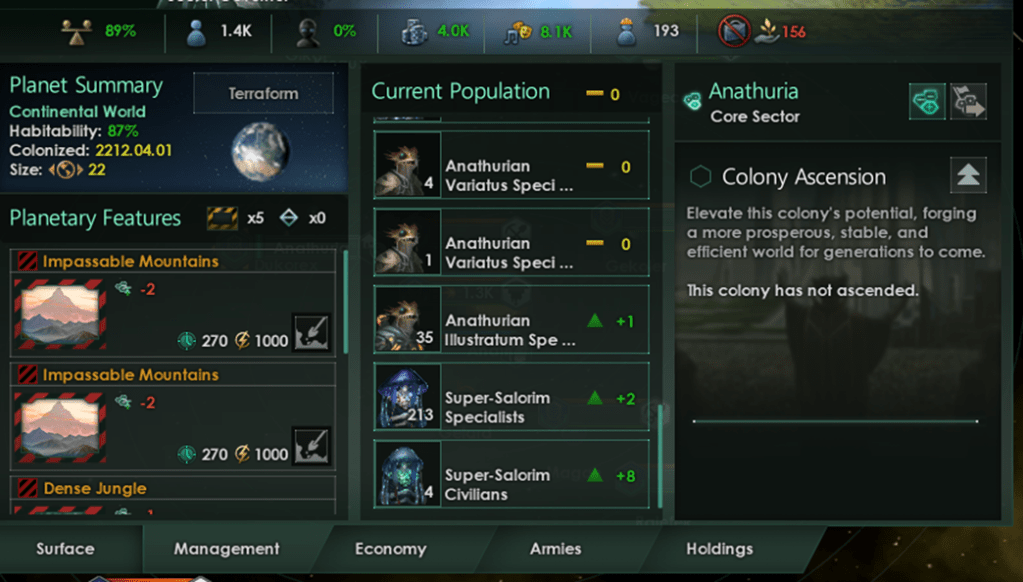Select the Holdings tab

[x=719, y=549]
